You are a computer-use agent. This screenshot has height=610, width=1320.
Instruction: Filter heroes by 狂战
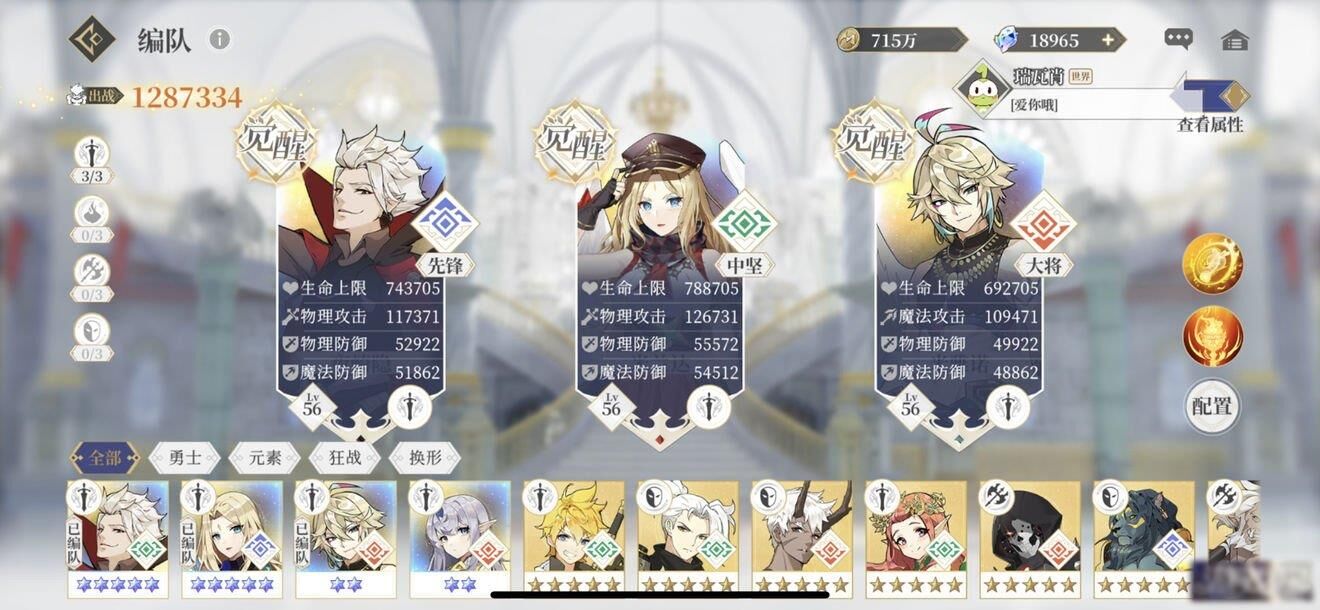click(x=345, y=459)
